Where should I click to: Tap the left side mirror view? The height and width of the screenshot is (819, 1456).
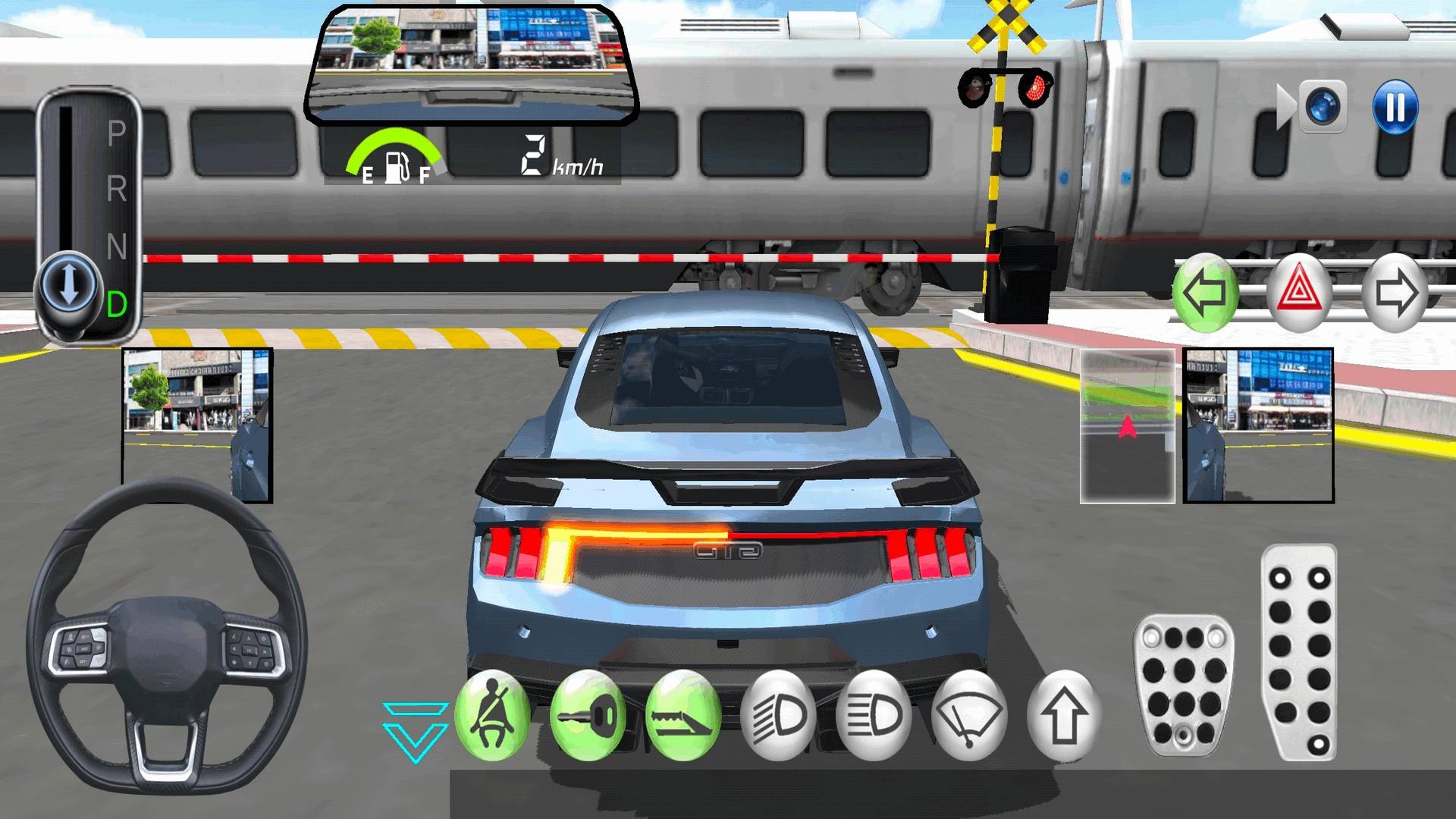tap(197, 425)
